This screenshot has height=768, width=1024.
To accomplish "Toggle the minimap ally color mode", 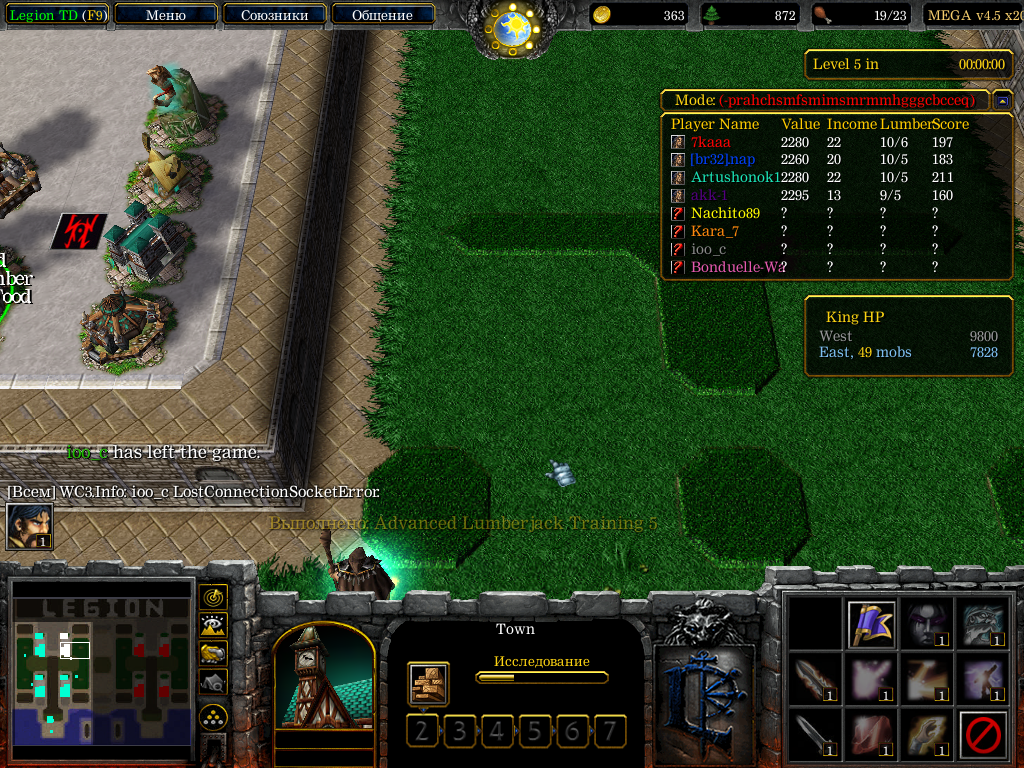I will 213,653.
